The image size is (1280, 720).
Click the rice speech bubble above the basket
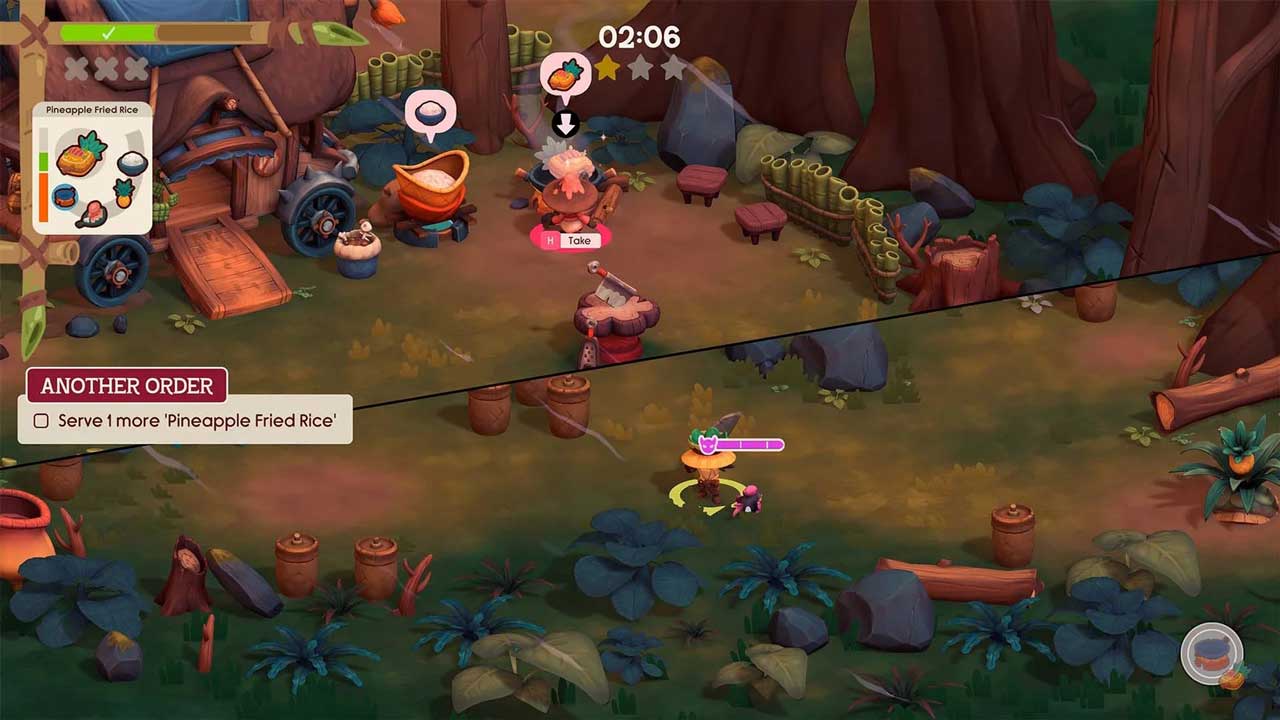[x=429, y=111]
